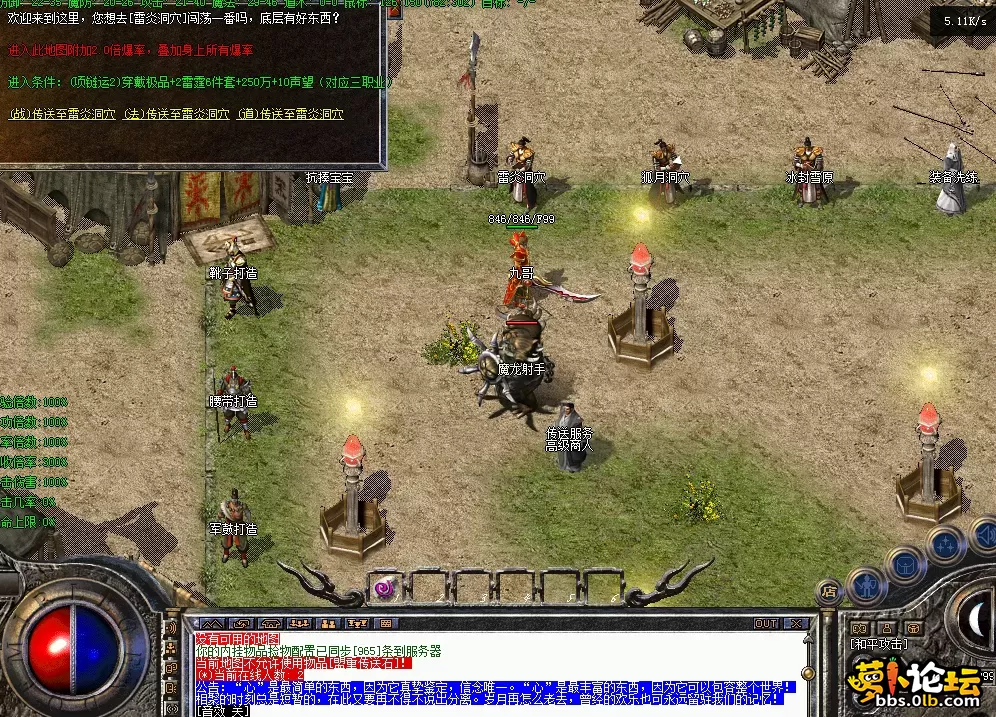Select the purple swirl item in quickbar
Viewport: 996px width, 717px height.
click(385, 588)
